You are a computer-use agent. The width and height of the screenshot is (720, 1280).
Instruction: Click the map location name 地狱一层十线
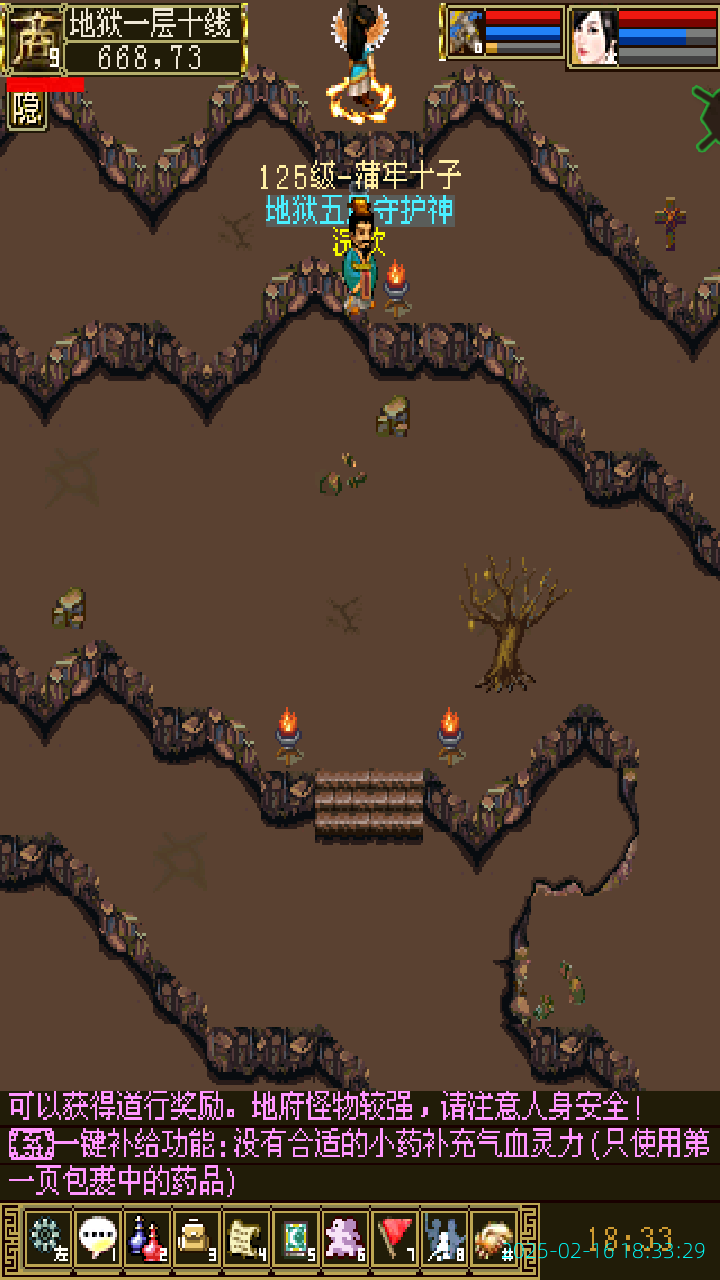coord(154,22)
